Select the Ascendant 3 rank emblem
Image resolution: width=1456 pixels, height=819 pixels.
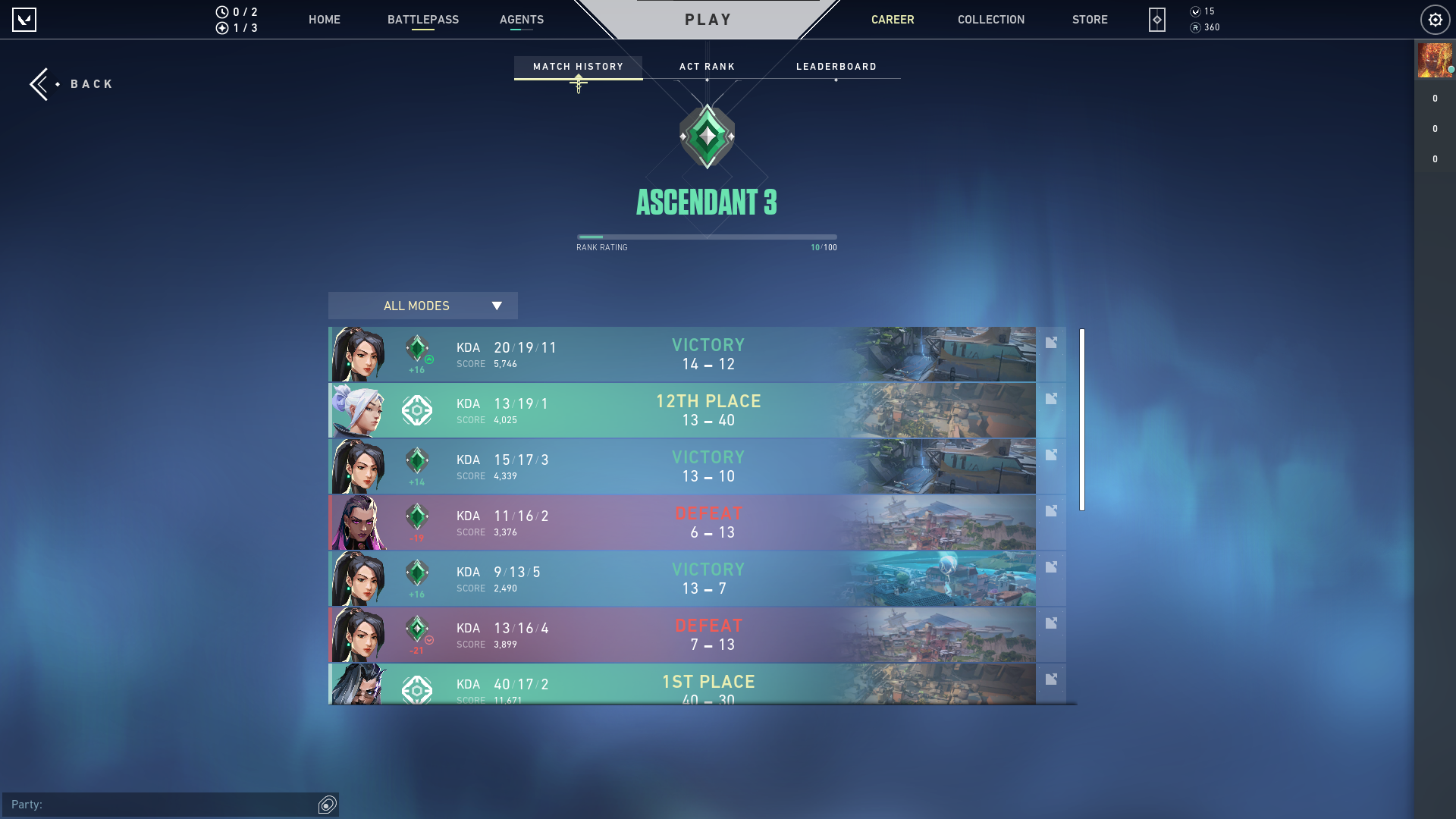(707, 136)
